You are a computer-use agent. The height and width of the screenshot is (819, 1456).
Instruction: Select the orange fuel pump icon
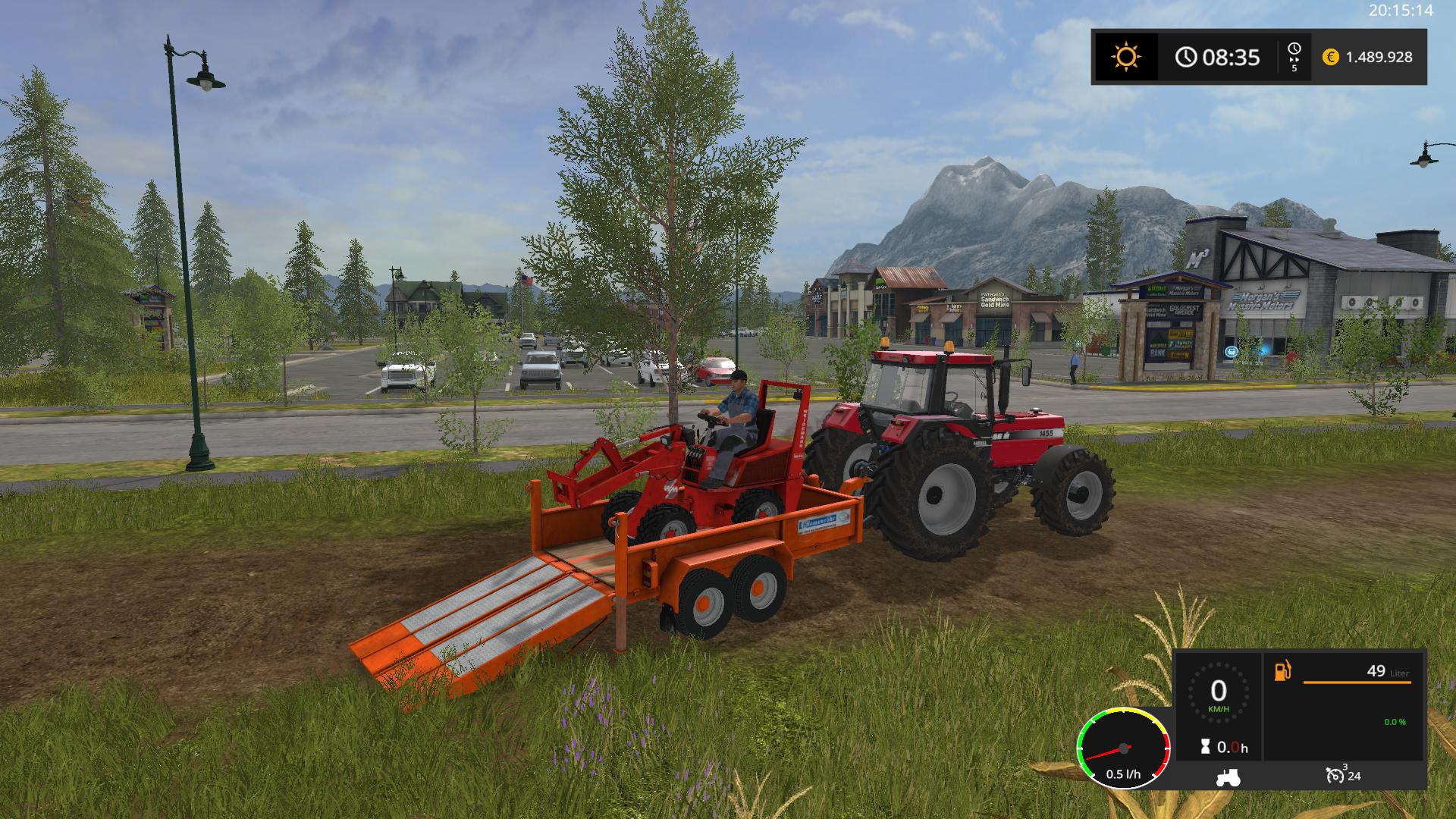(x=1282, y=671)
